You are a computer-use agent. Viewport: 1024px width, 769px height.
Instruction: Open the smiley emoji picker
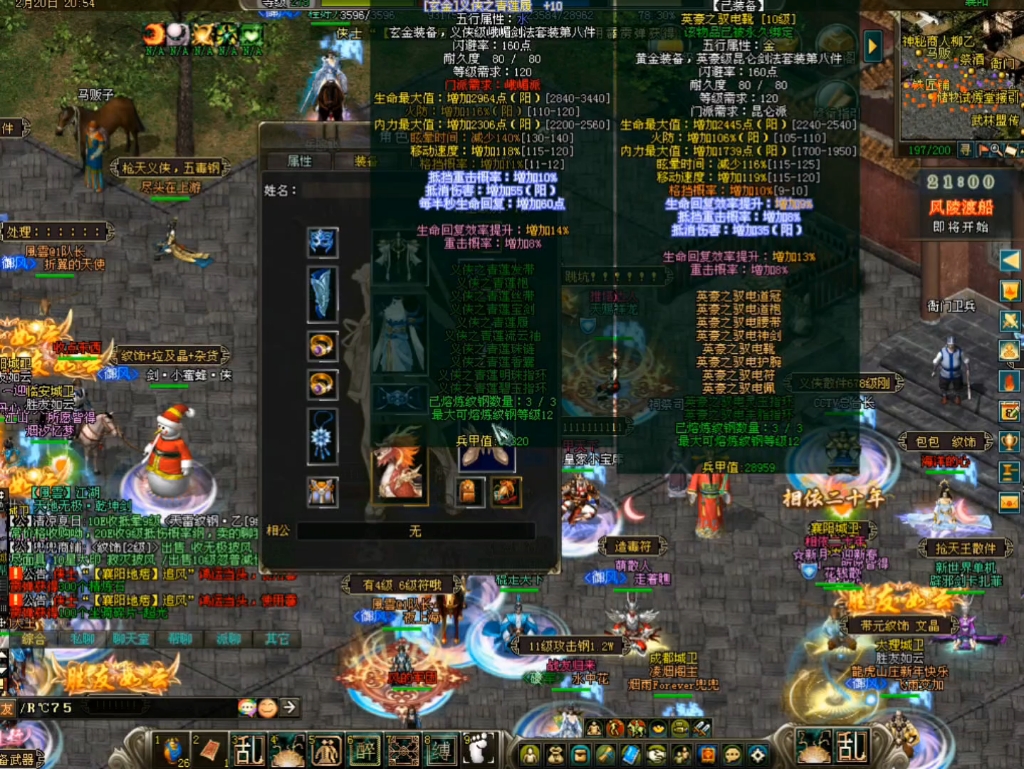point(267,708)
